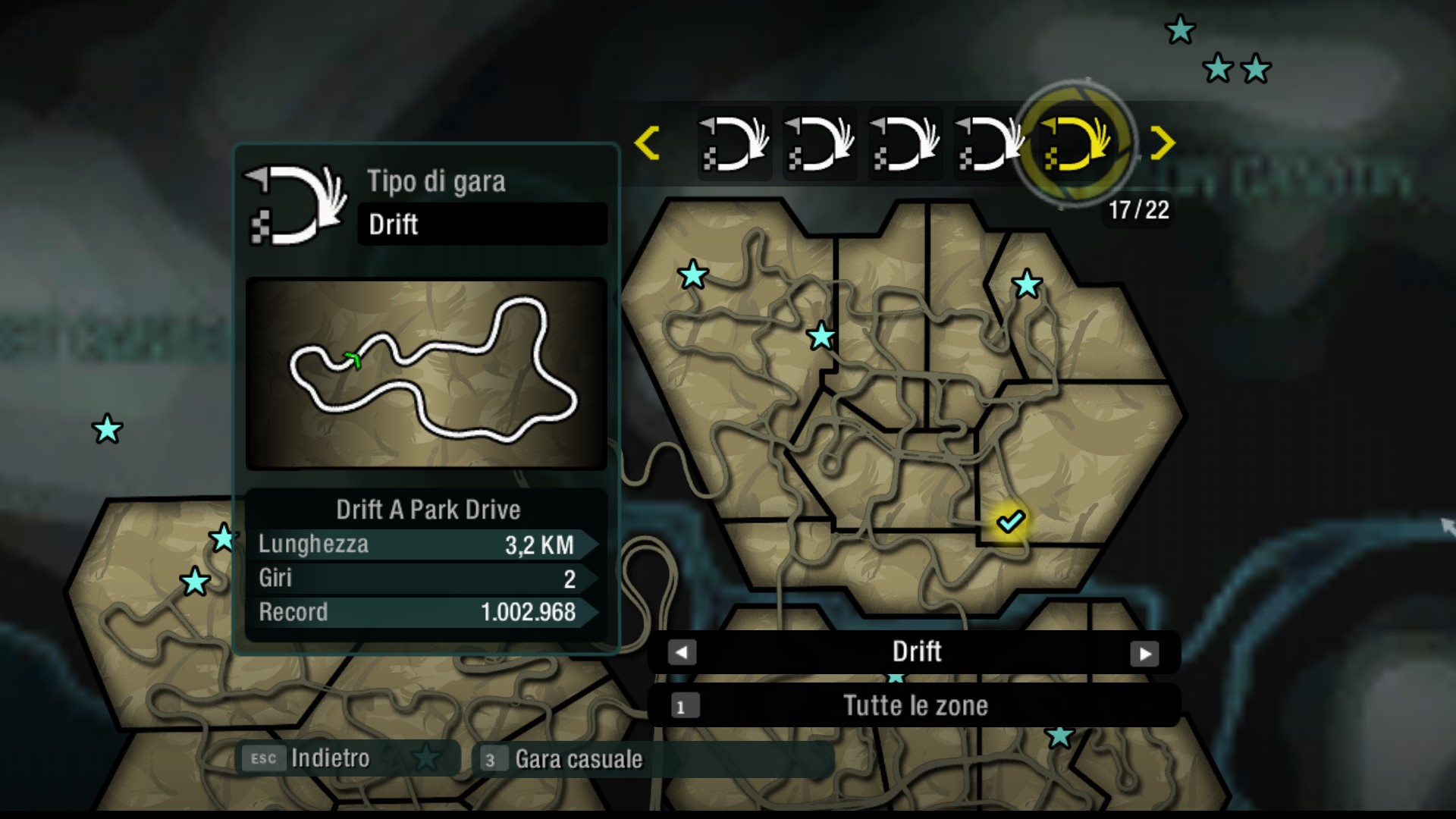Advance to next event with yellow right arrow

click(x=1162, y=143)
